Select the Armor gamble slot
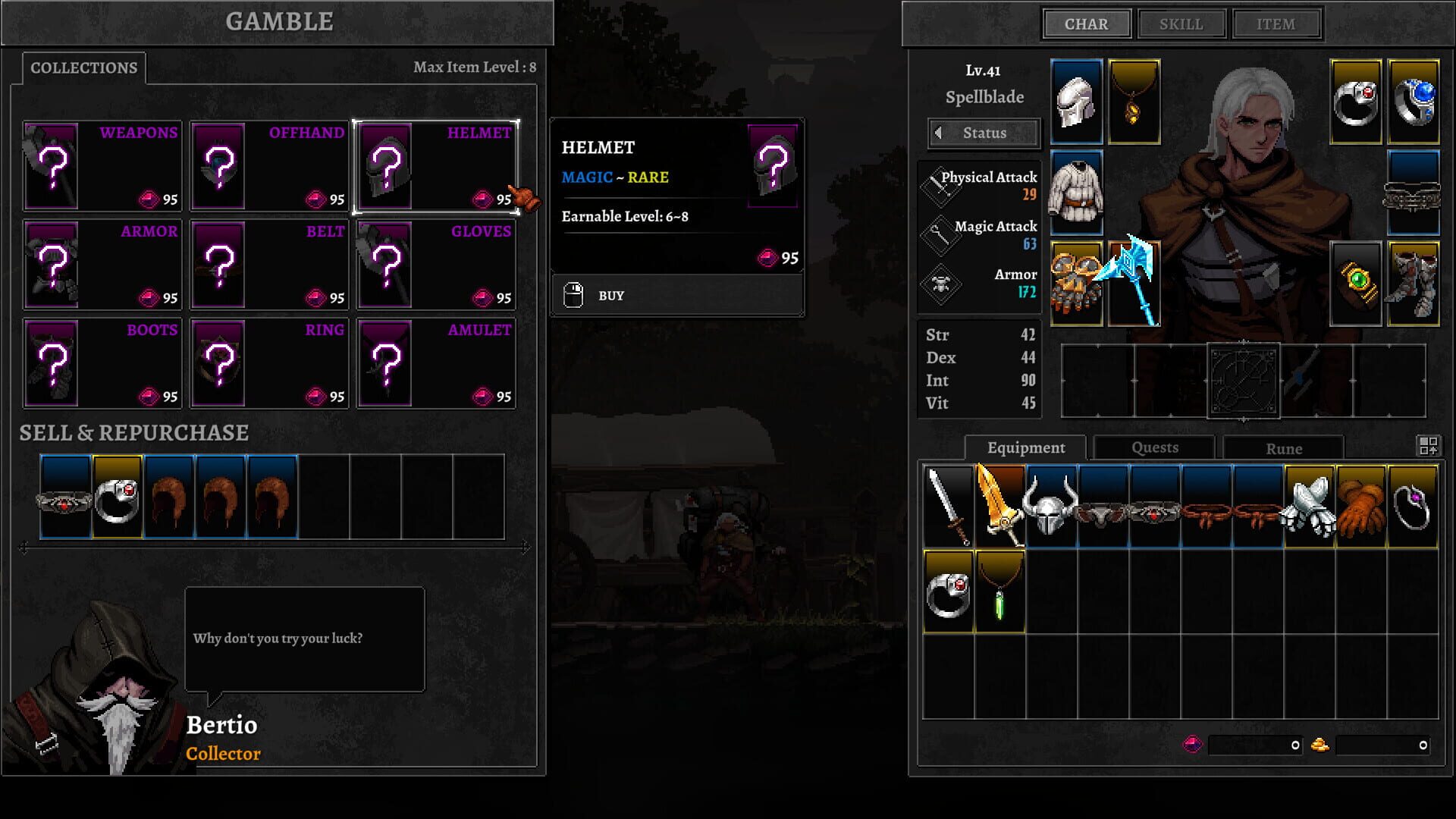Viewport: 1456px width, 819px height. point(52,265)
